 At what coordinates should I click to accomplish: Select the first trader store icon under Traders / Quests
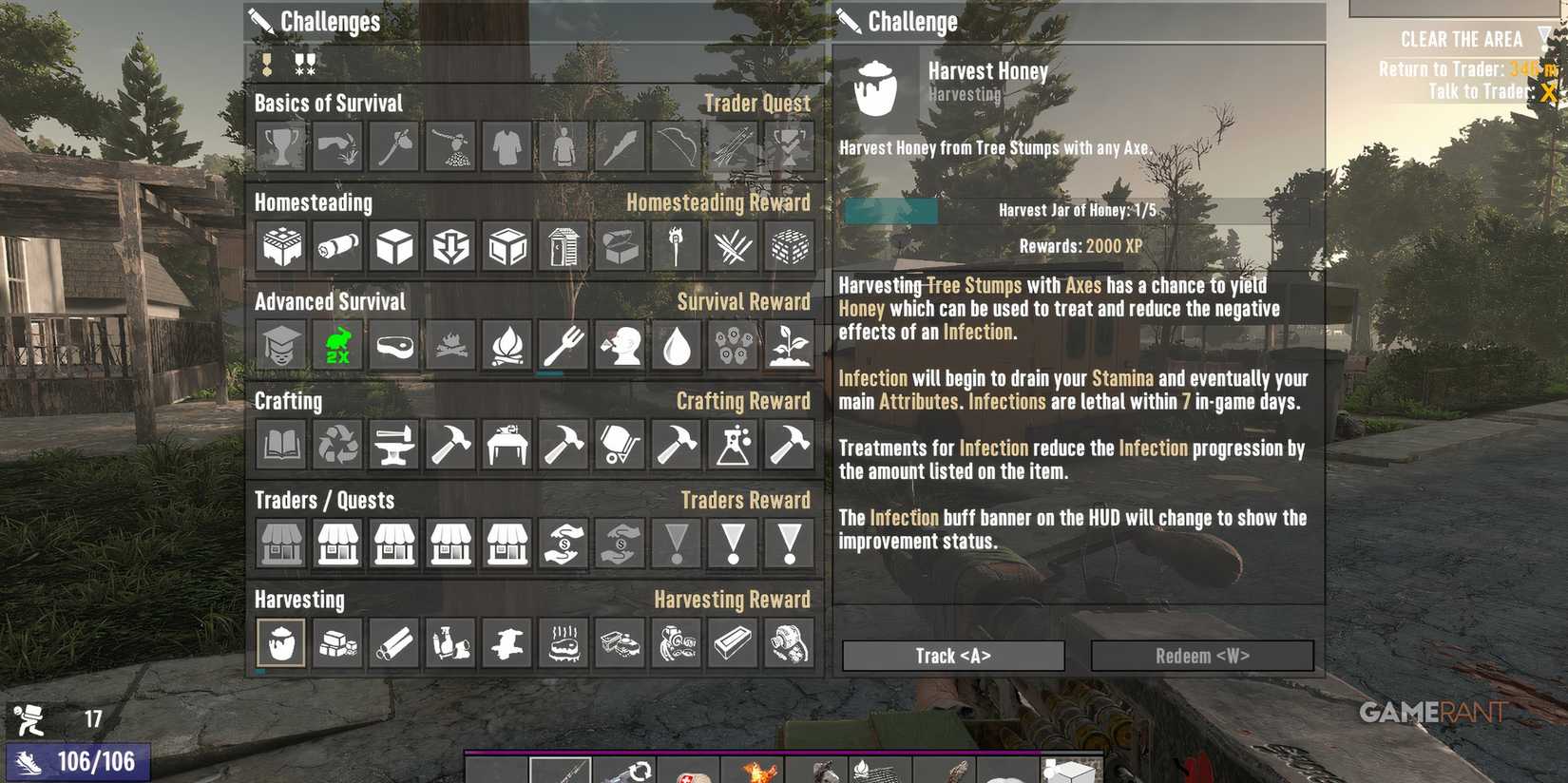click(x=280, y=544)
